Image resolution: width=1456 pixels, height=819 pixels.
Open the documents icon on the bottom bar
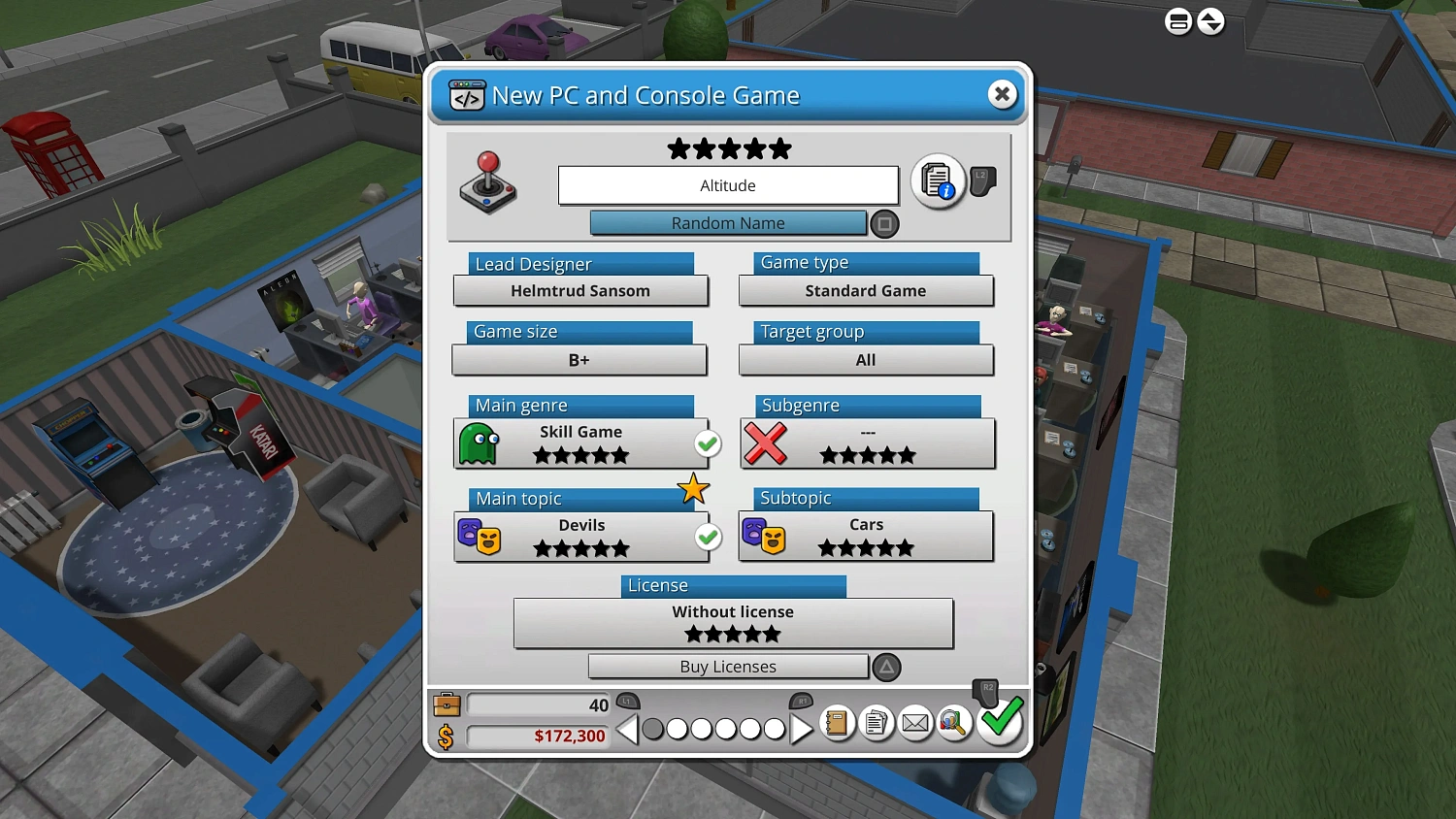click(876, 723)
